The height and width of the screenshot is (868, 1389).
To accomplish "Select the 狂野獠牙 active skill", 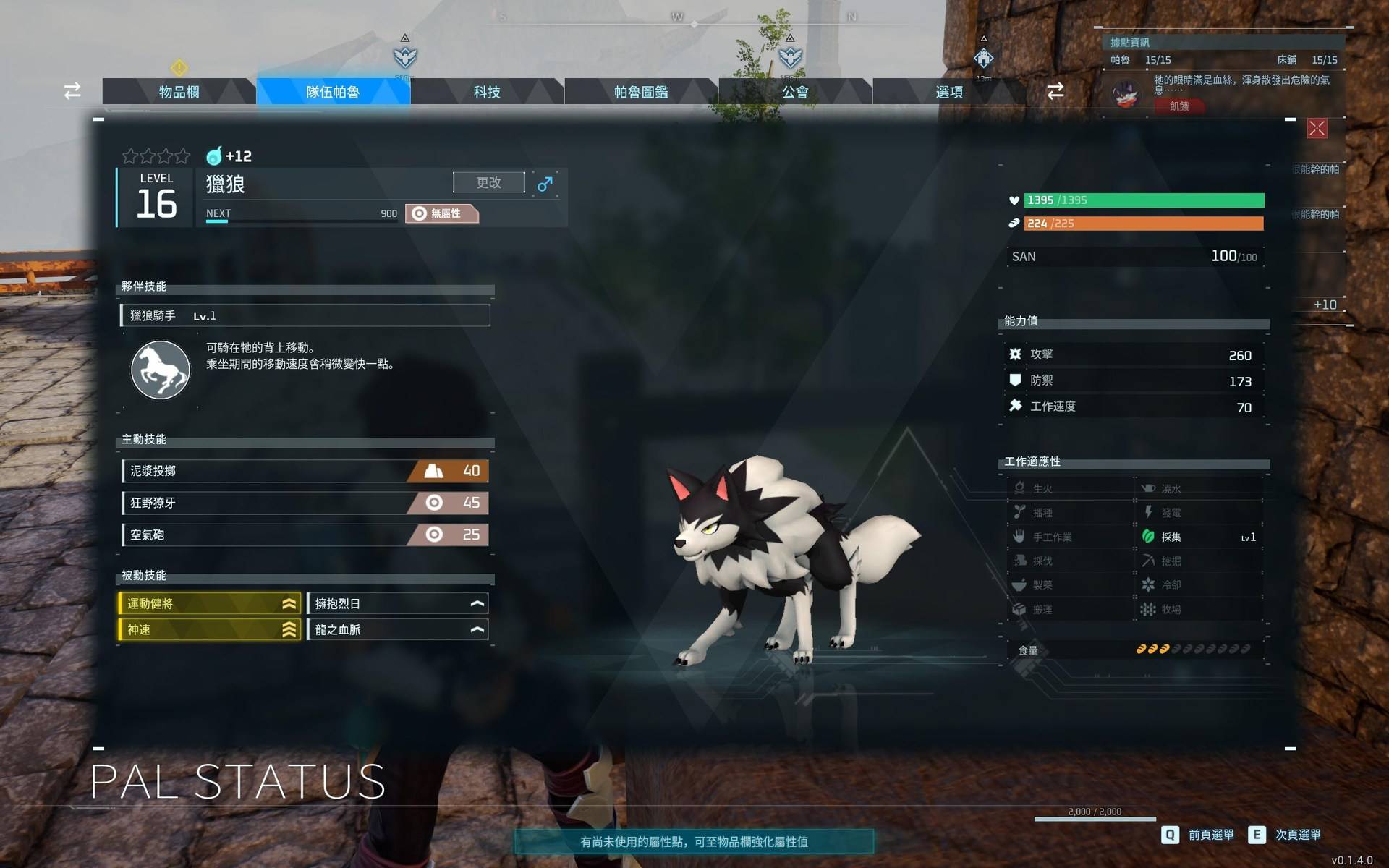I will 305,503.
